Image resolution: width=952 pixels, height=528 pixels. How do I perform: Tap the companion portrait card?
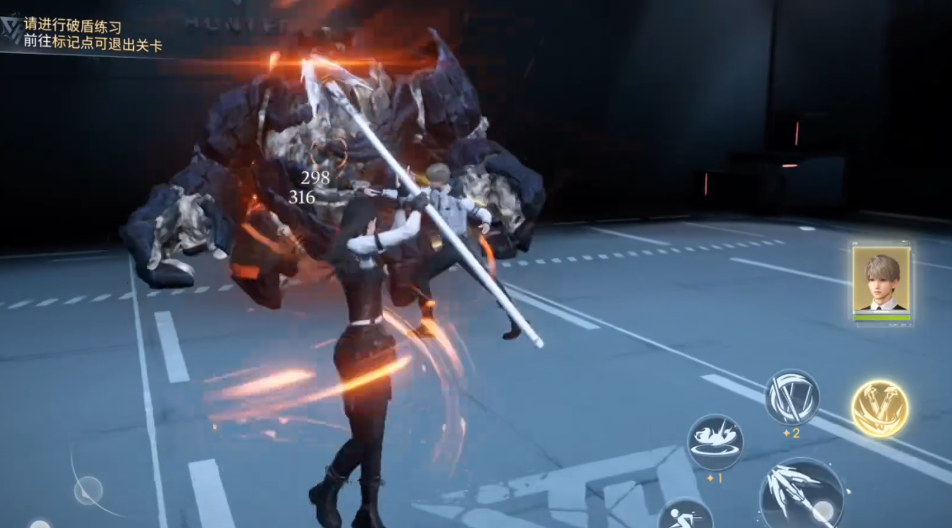pyautogui.click(x=881, y=282)
